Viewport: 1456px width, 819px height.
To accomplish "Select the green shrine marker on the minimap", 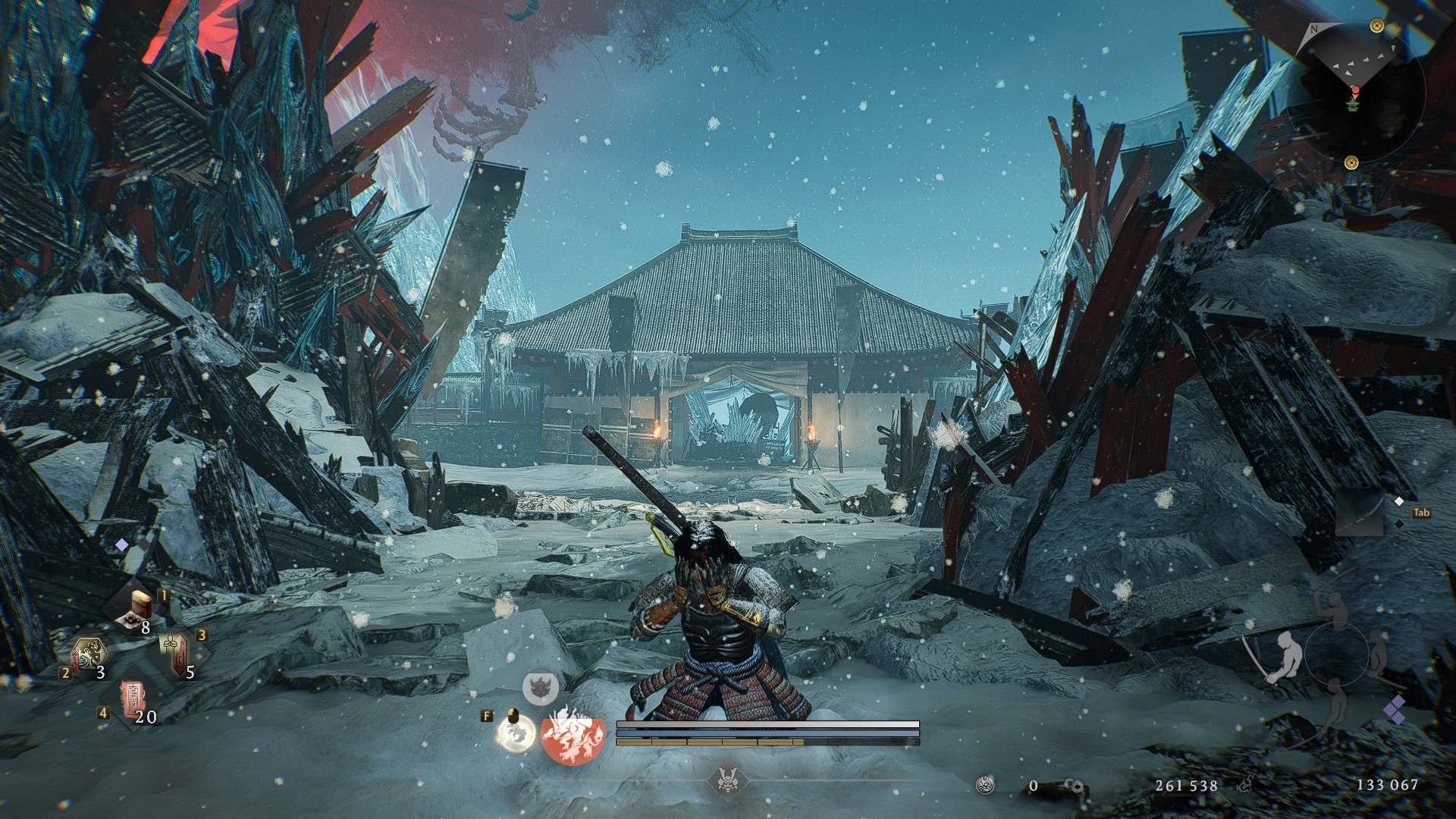I will [x=1352, y=107].
